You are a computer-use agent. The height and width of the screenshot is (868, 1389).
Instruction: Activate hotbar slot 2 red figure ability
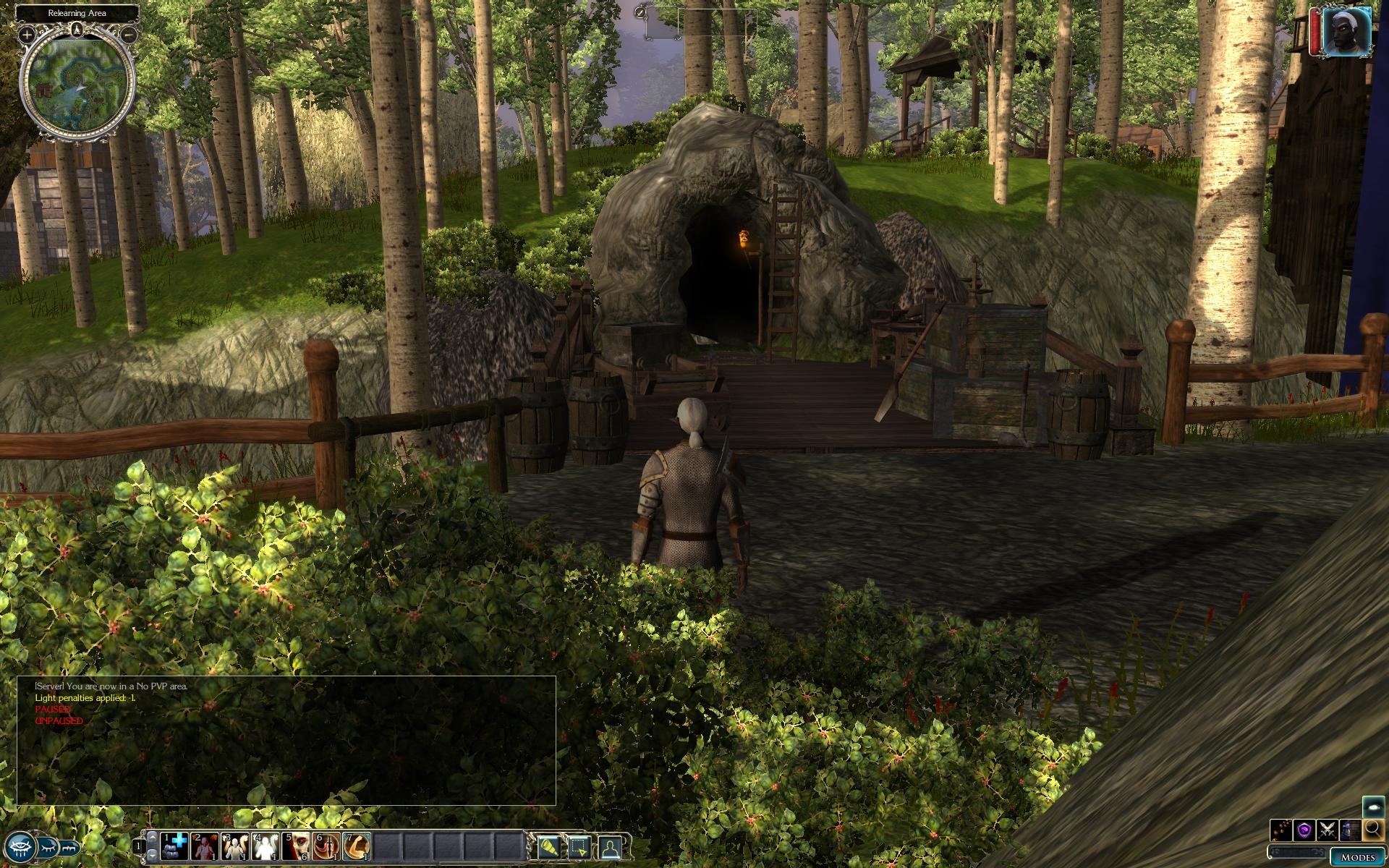point(205,846)
